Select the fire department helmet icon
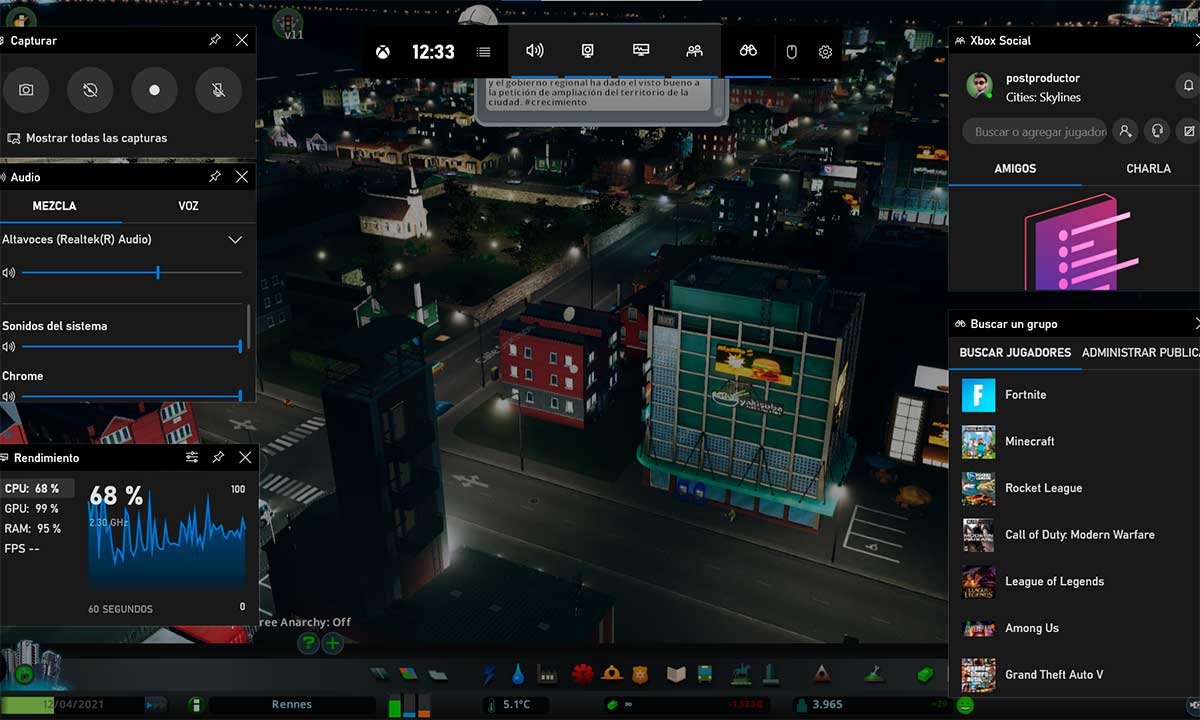The width and height of the screenshot is (1200, 720). 612,674
